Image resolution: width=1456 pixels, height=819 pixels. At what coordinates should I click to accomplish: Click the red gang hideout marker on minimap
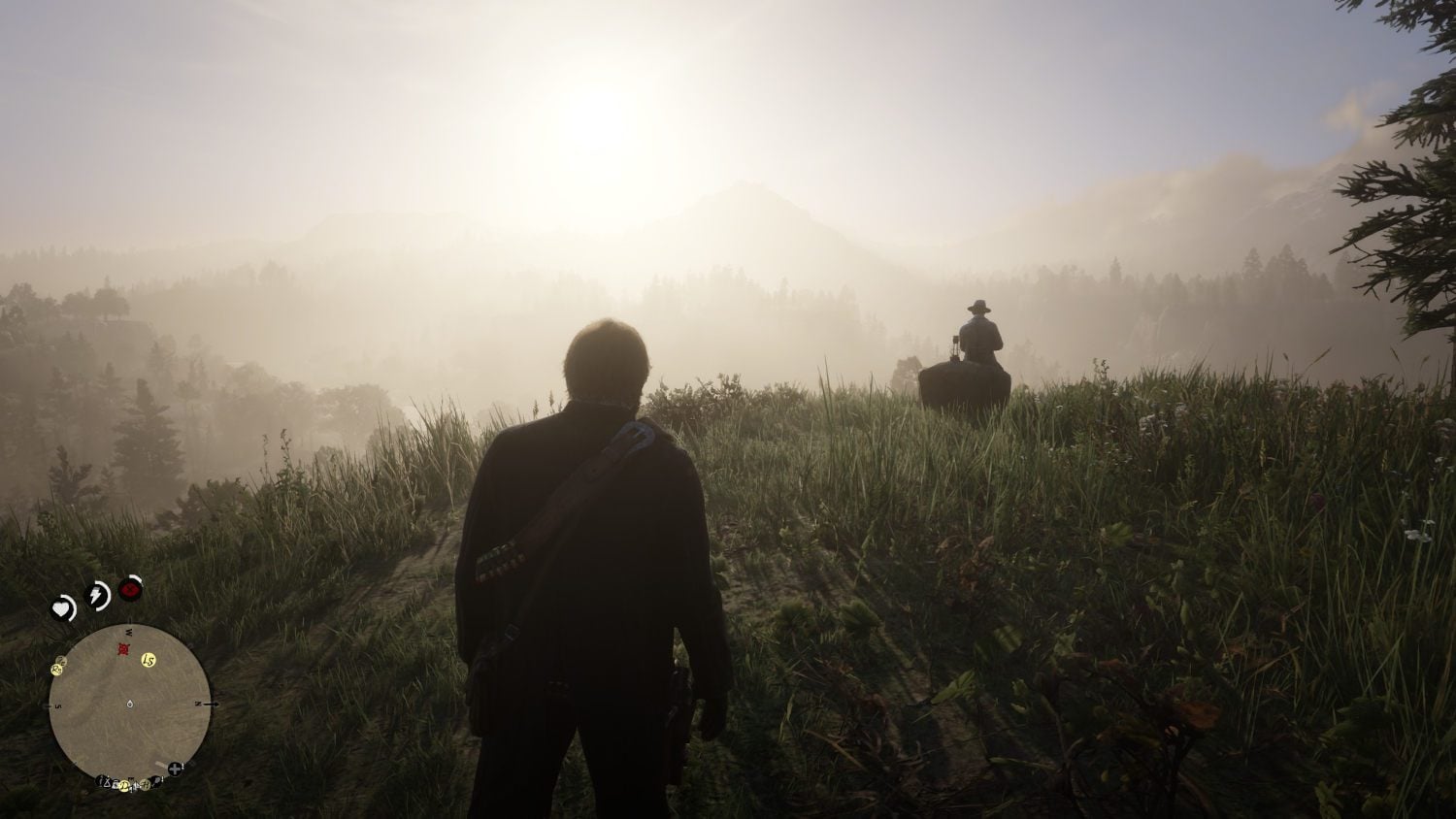121,649
